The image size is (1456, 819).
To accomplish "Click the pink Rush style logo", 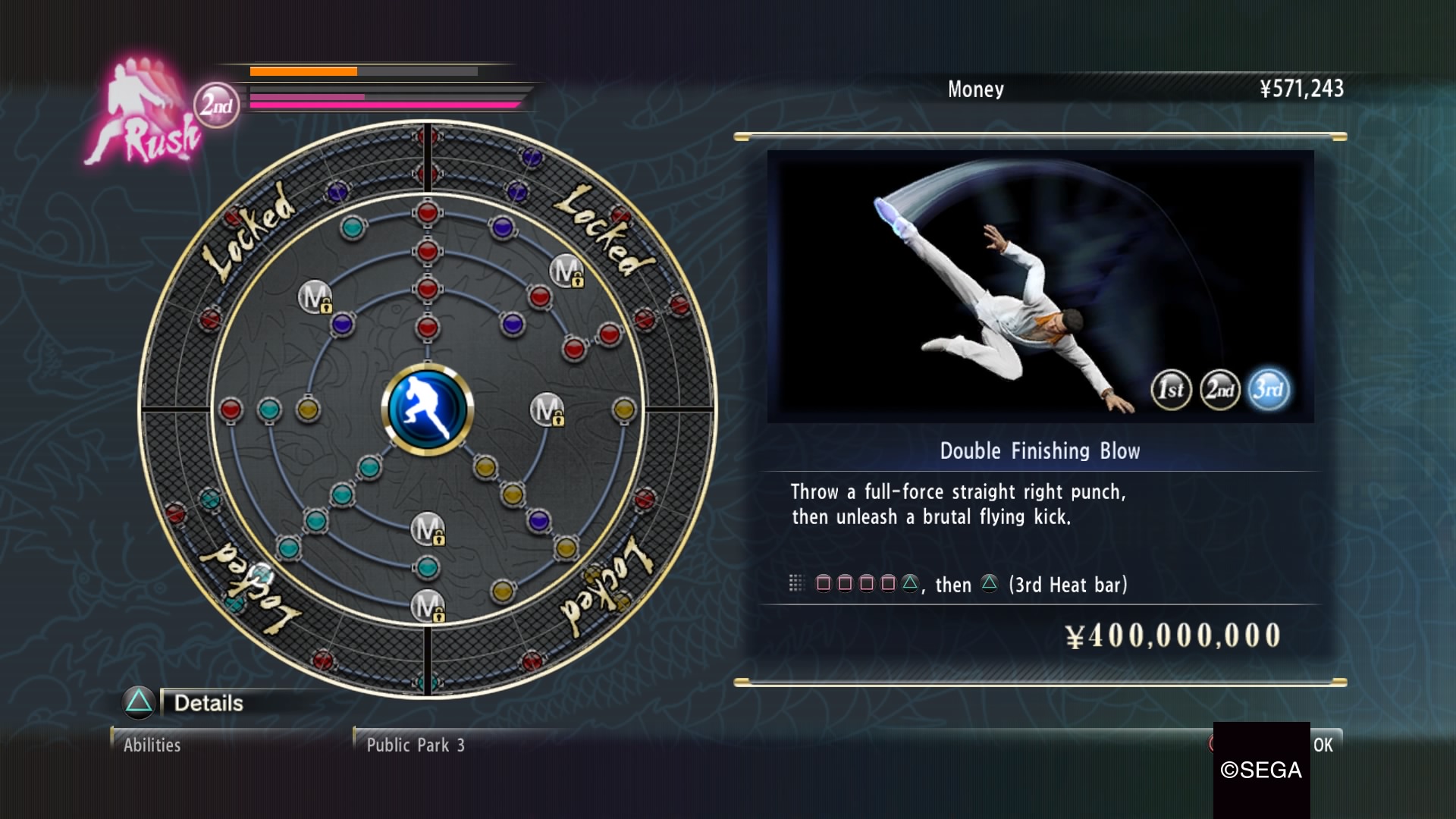I will click(x=144, y=115).
